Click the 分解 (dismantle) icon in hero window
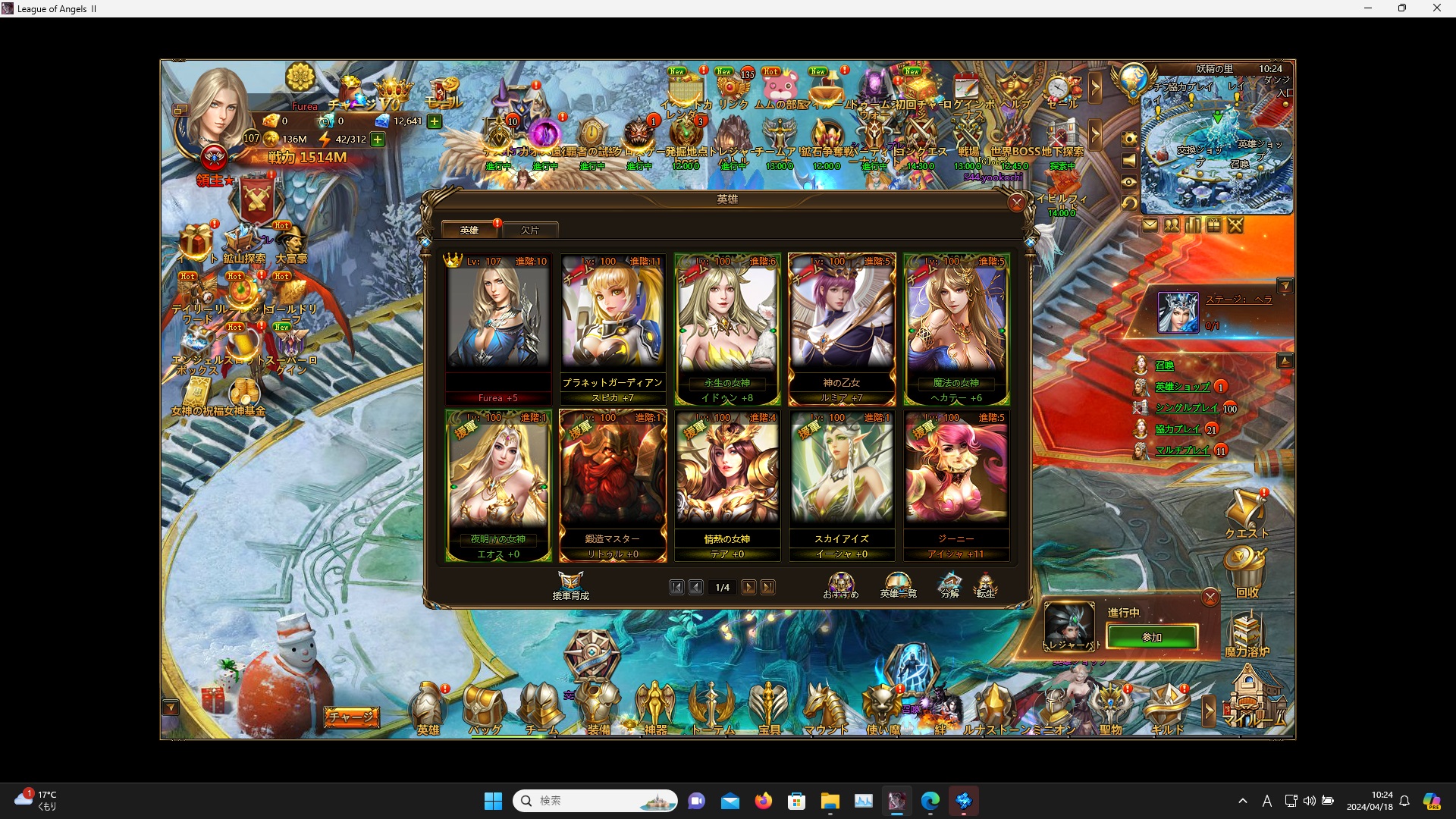 click(949, 582)
